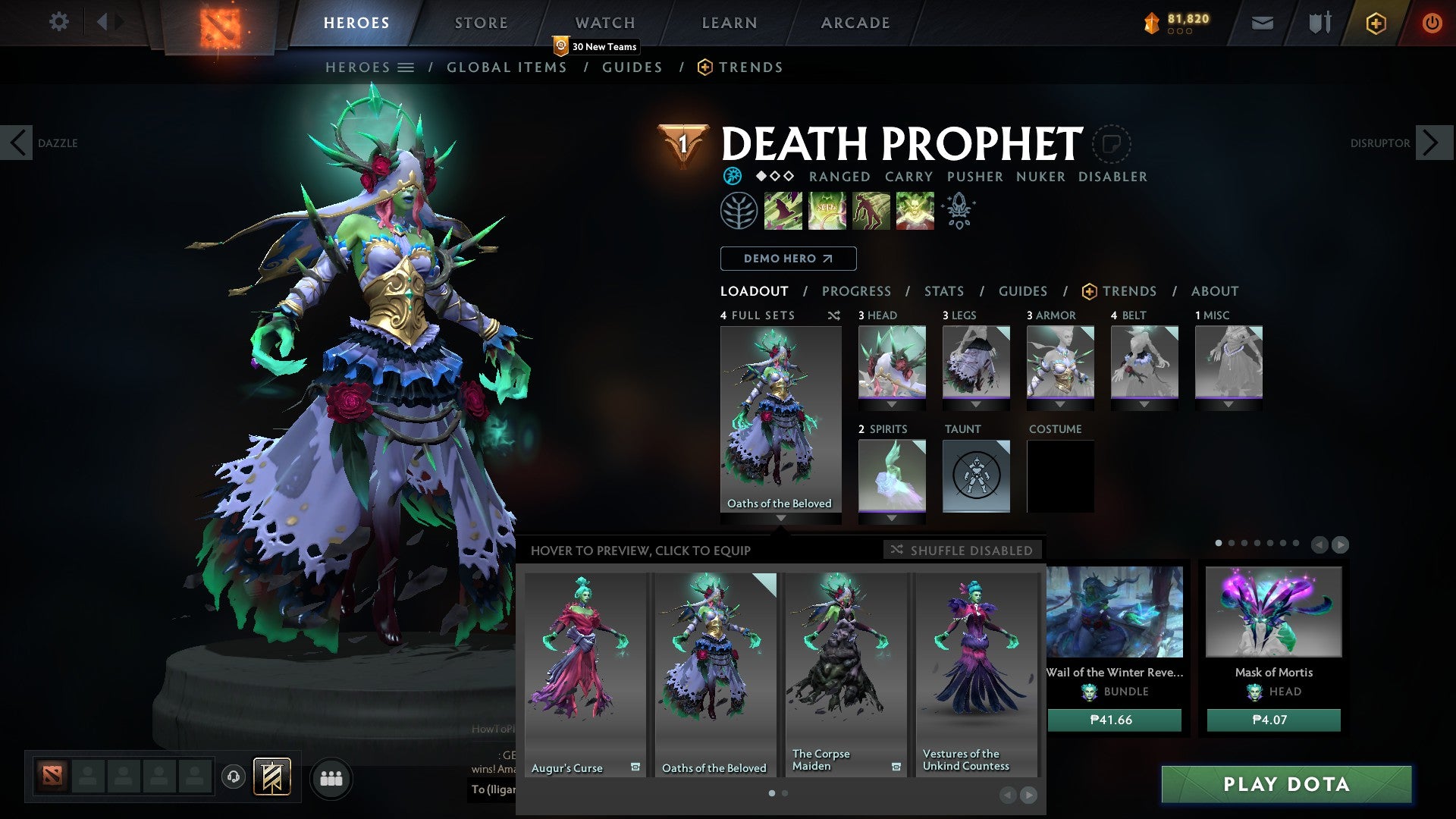Open the Armory shield-and-sword icon
The height and width of the screenshot is (819, 1456).
pos(1317,23)
